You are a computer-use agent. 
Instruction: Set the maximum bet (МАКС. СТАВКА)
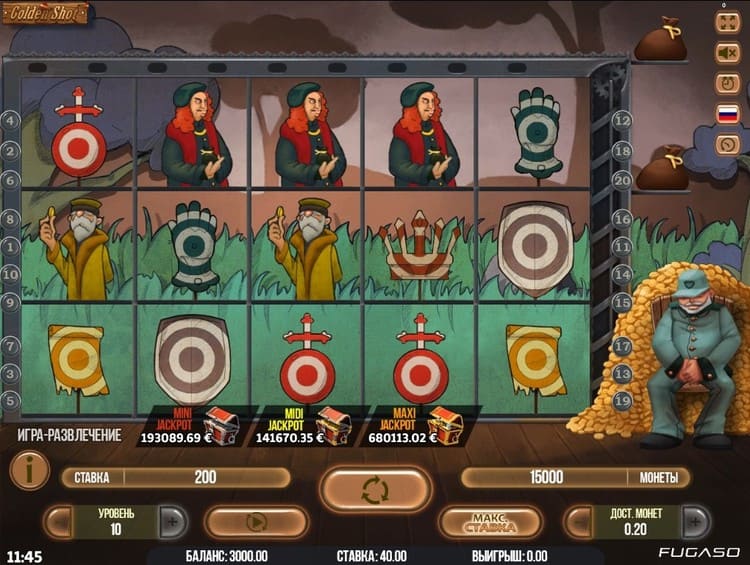(x=490, y=521)
